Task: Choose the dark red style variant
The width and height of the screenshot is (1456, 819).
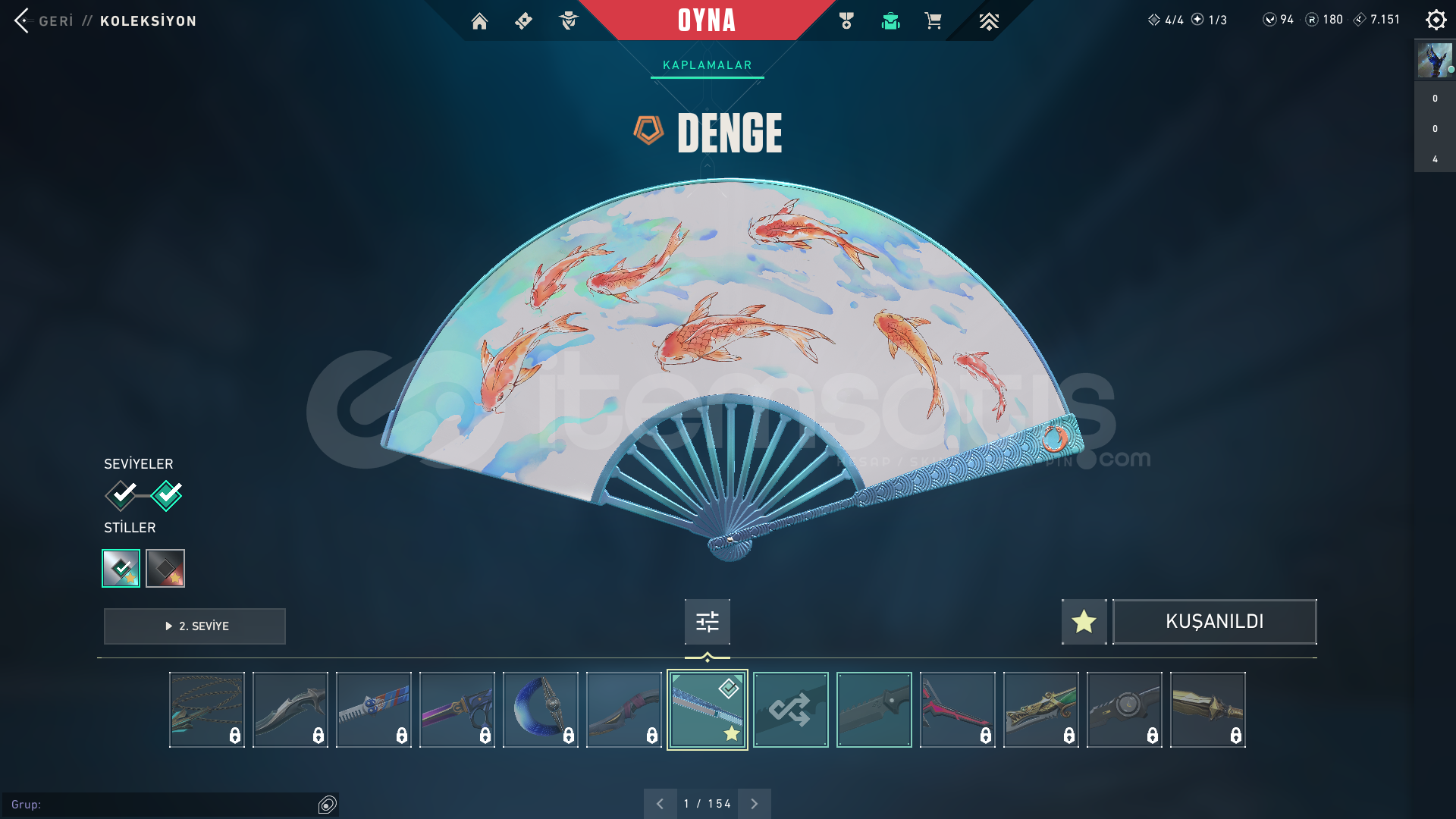Action: click(x=165, y=568)
